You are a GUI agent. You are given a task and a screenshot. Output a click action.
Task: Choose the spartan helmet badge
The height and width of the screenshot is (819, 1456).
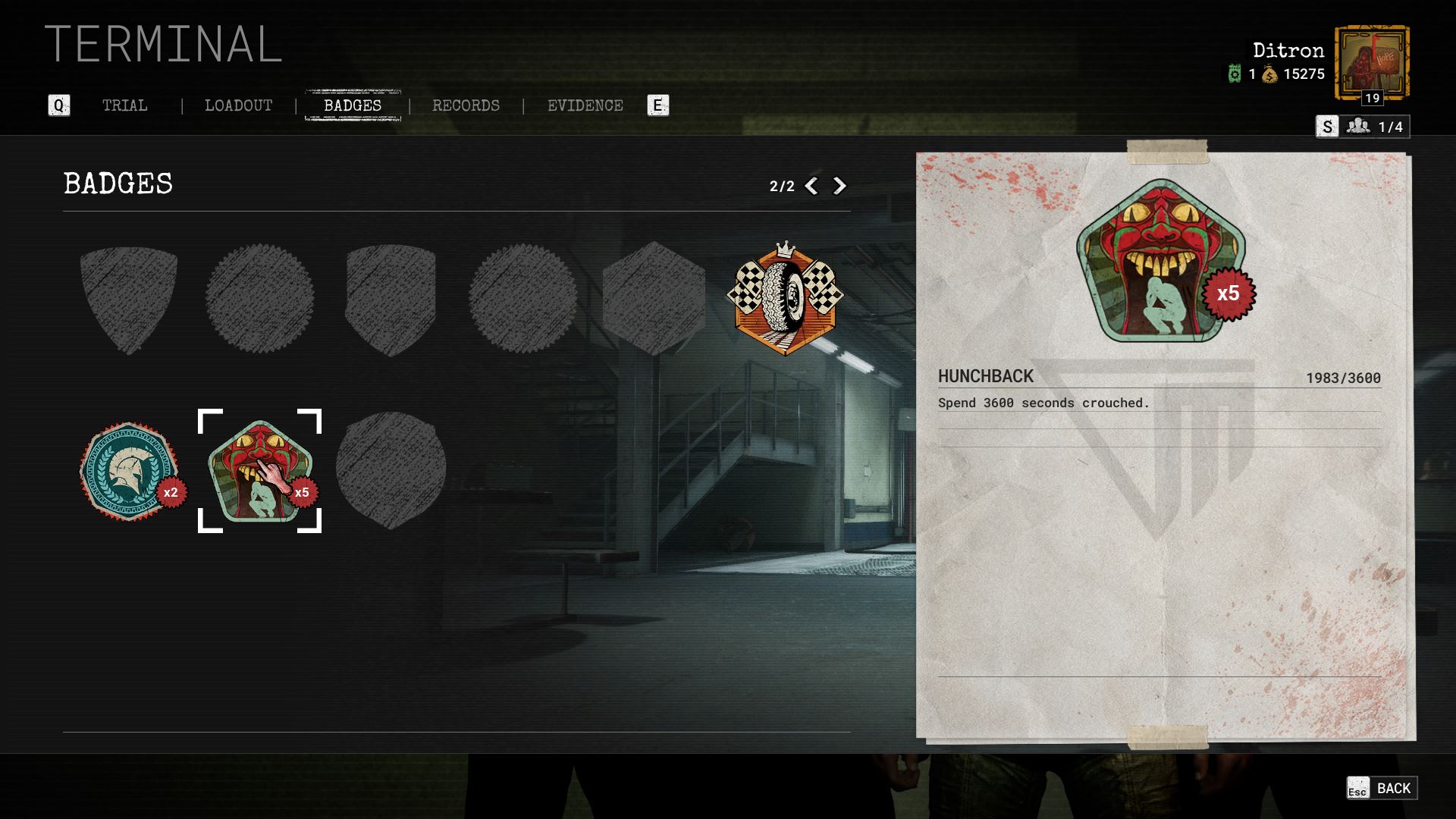point(129,471)
